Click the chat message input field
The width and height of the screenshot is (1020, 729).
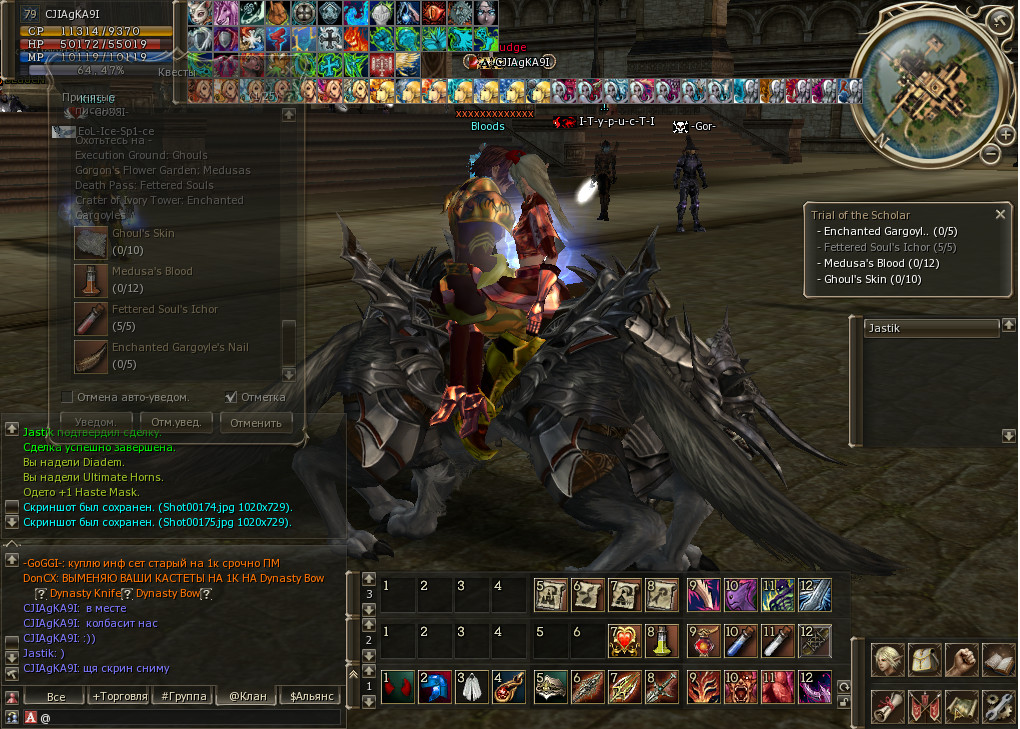[x=190, y=717]
